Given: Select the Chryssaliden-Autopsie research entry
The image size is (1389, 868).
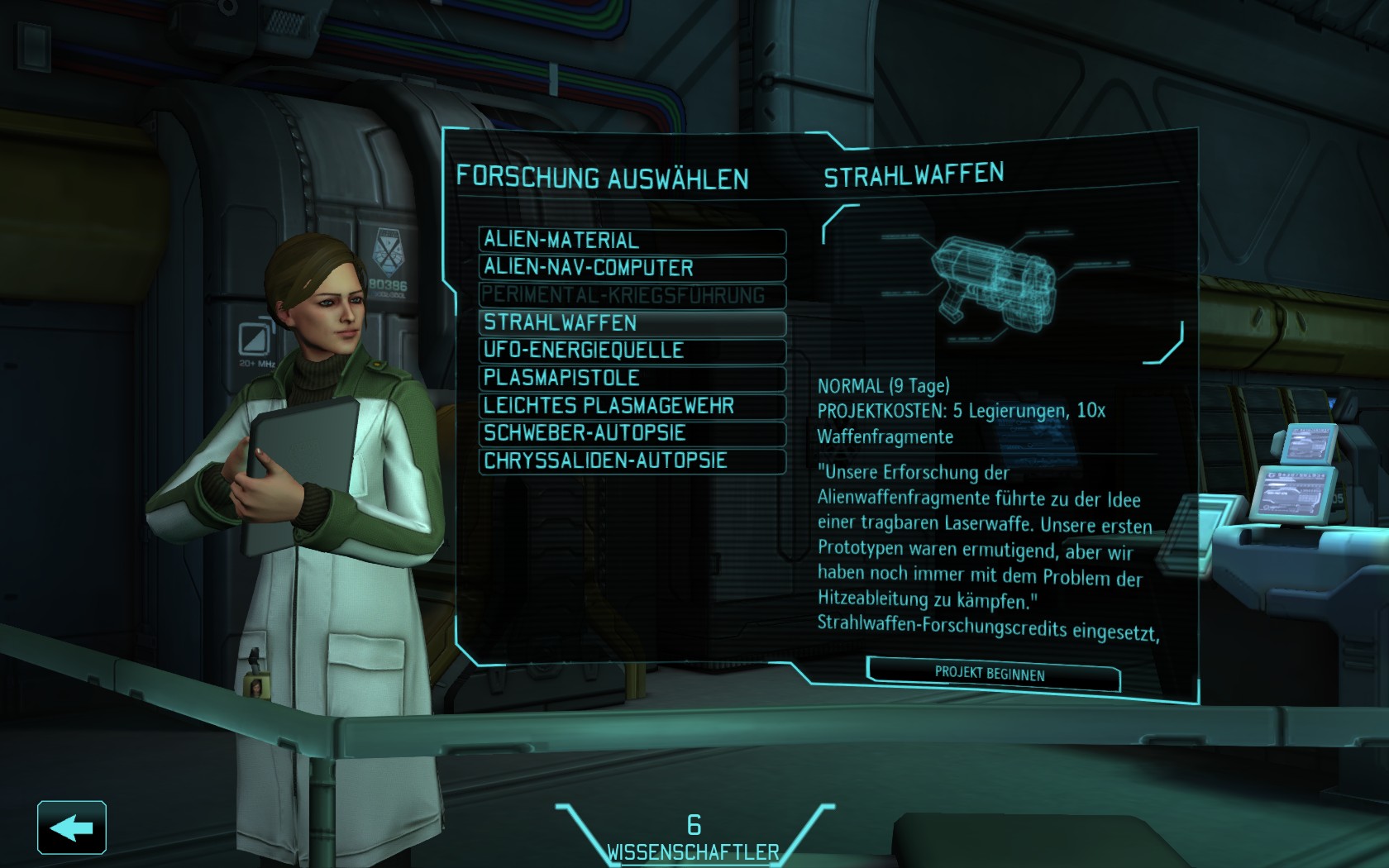Looking at the screenshot, I should tap(632, 460).
